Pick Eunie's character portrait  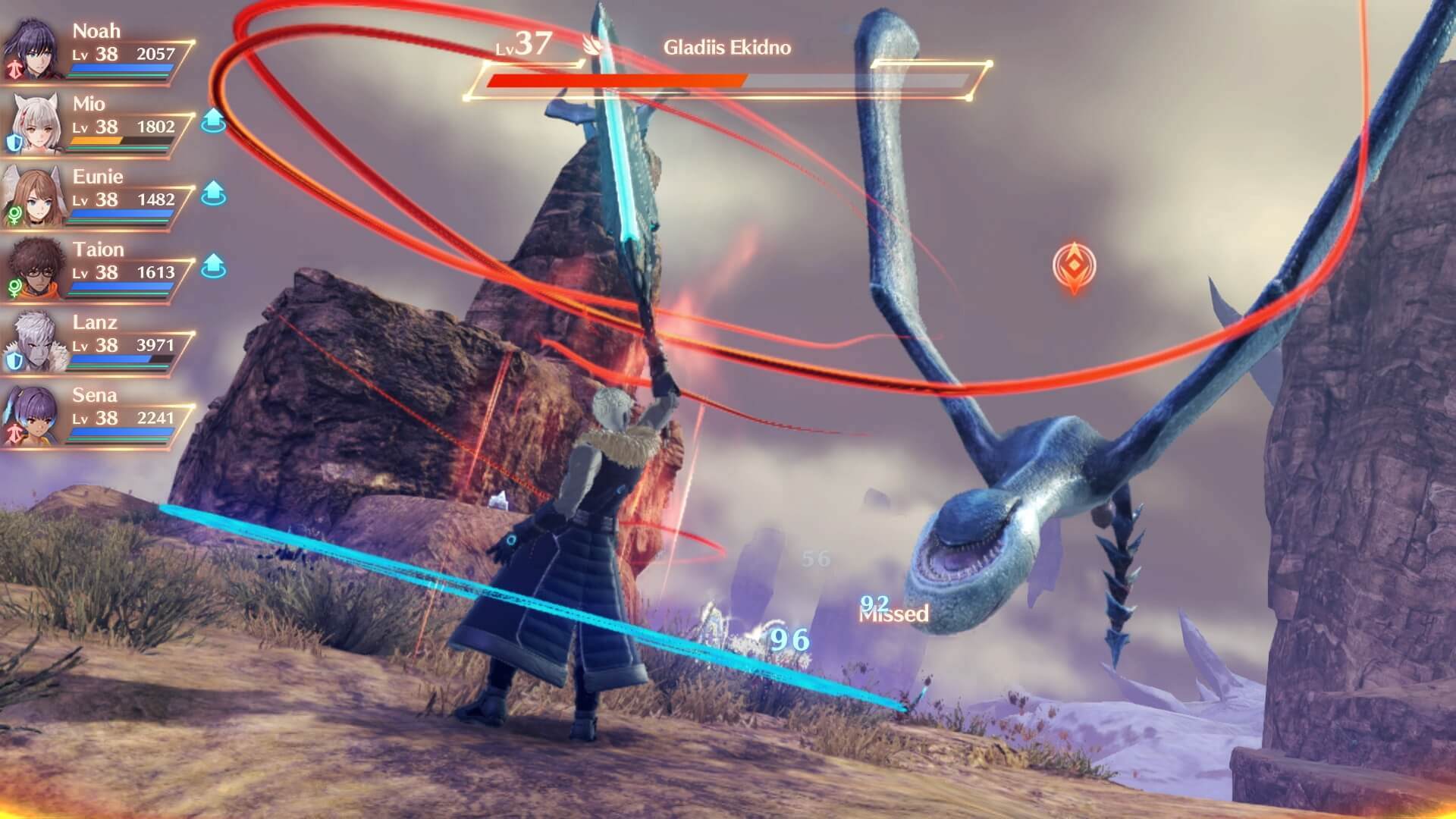[33, 196]
